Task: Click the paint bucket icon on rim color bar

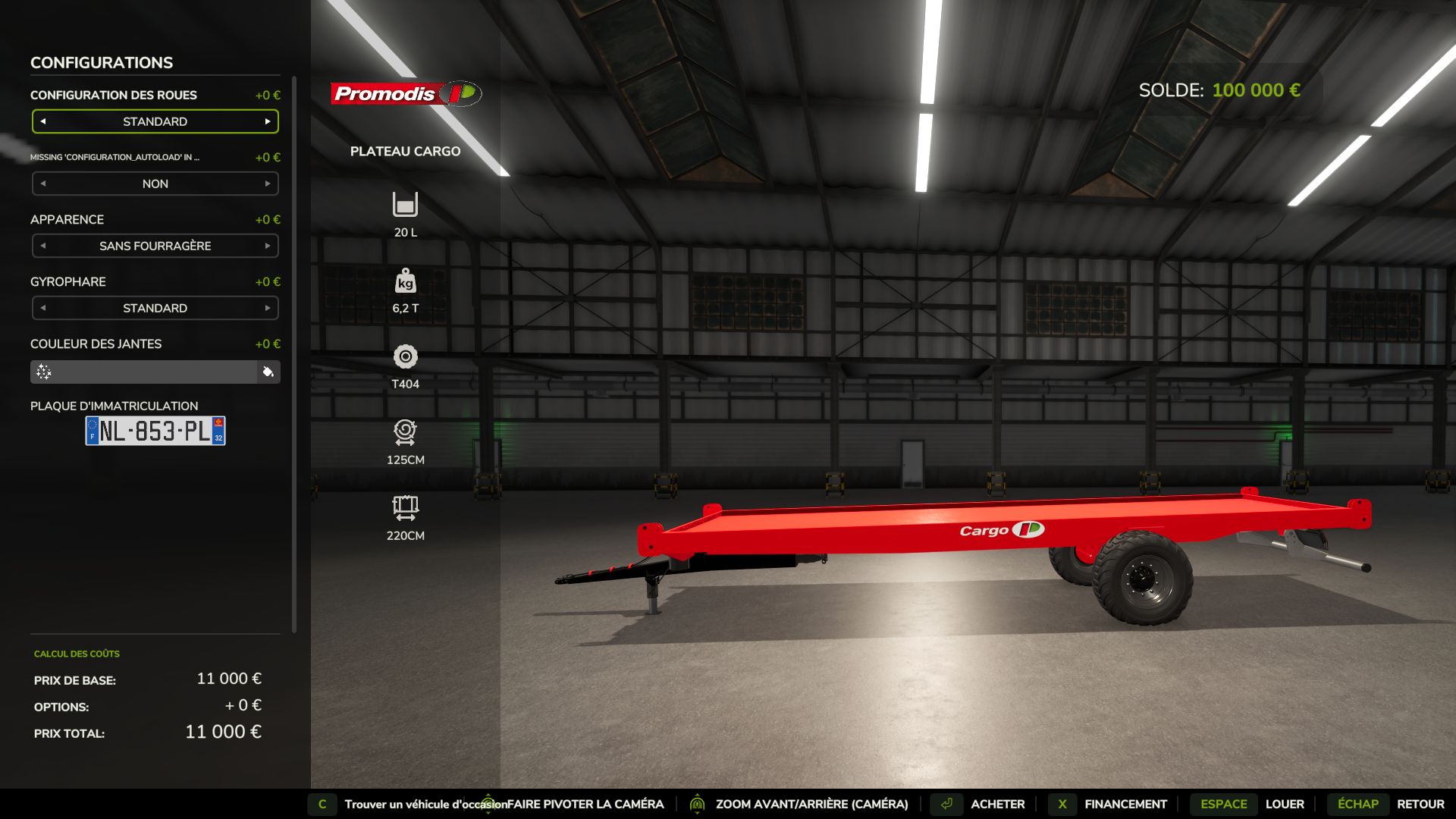Action: click(x=267, y=372)
